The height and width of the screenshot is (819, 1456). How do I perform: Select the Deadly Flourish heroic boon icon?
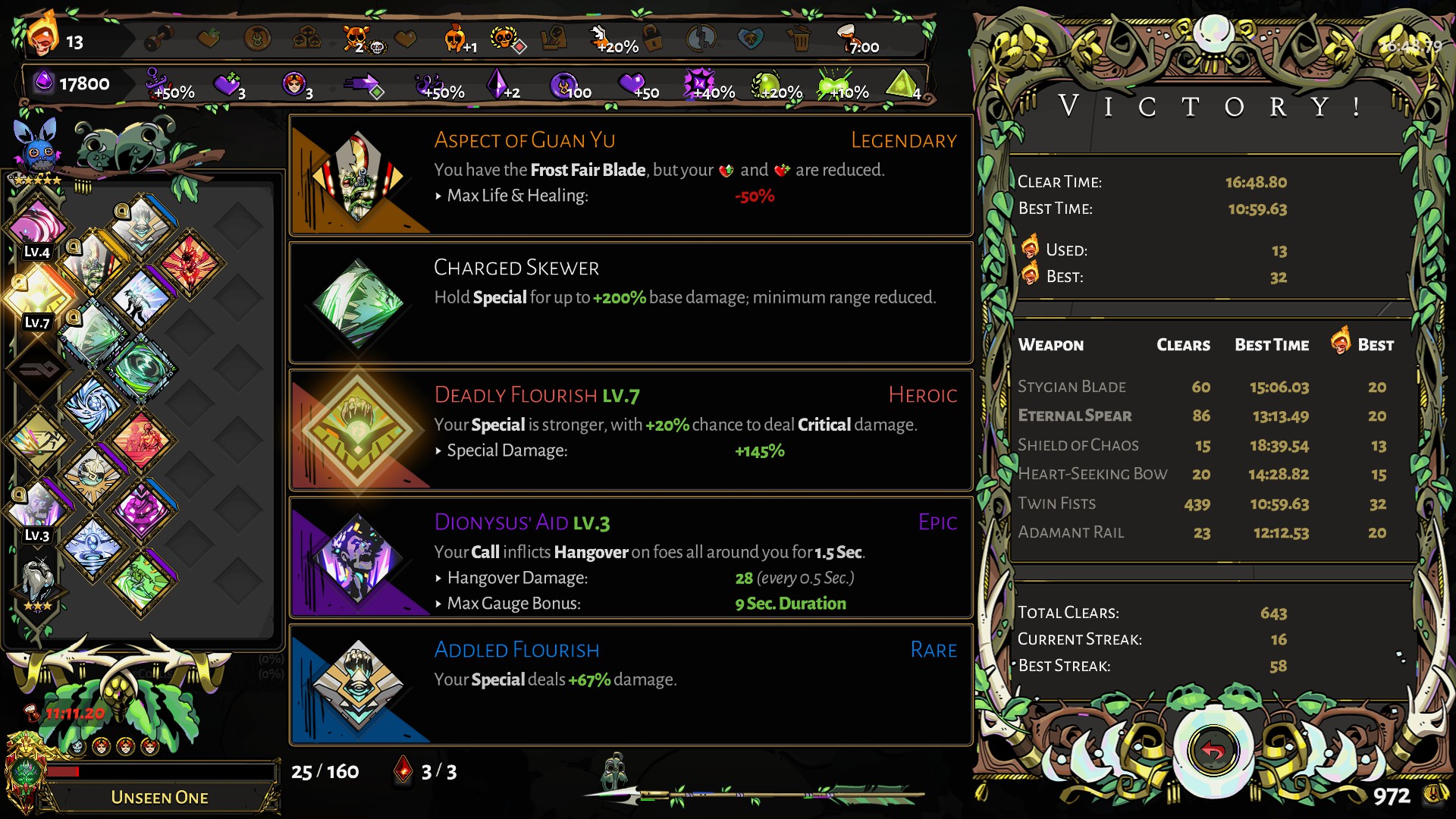(358, 431)
